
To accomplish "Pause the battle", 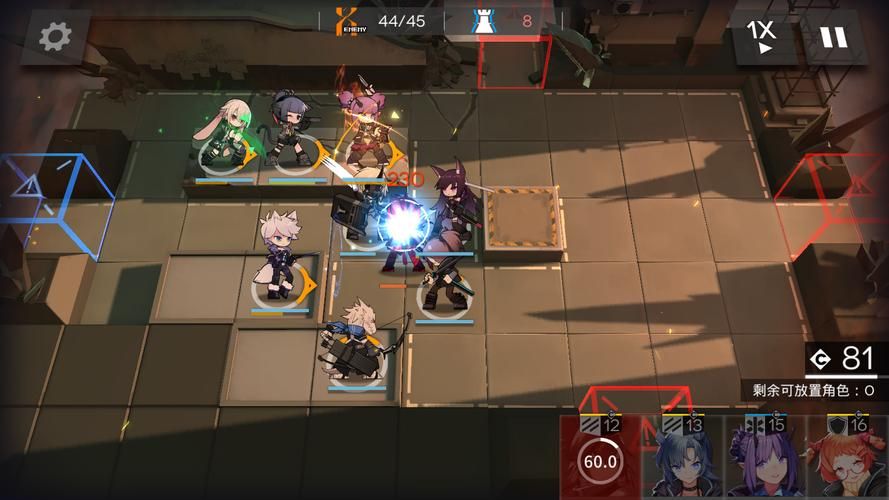I will [x=833, y=37].
